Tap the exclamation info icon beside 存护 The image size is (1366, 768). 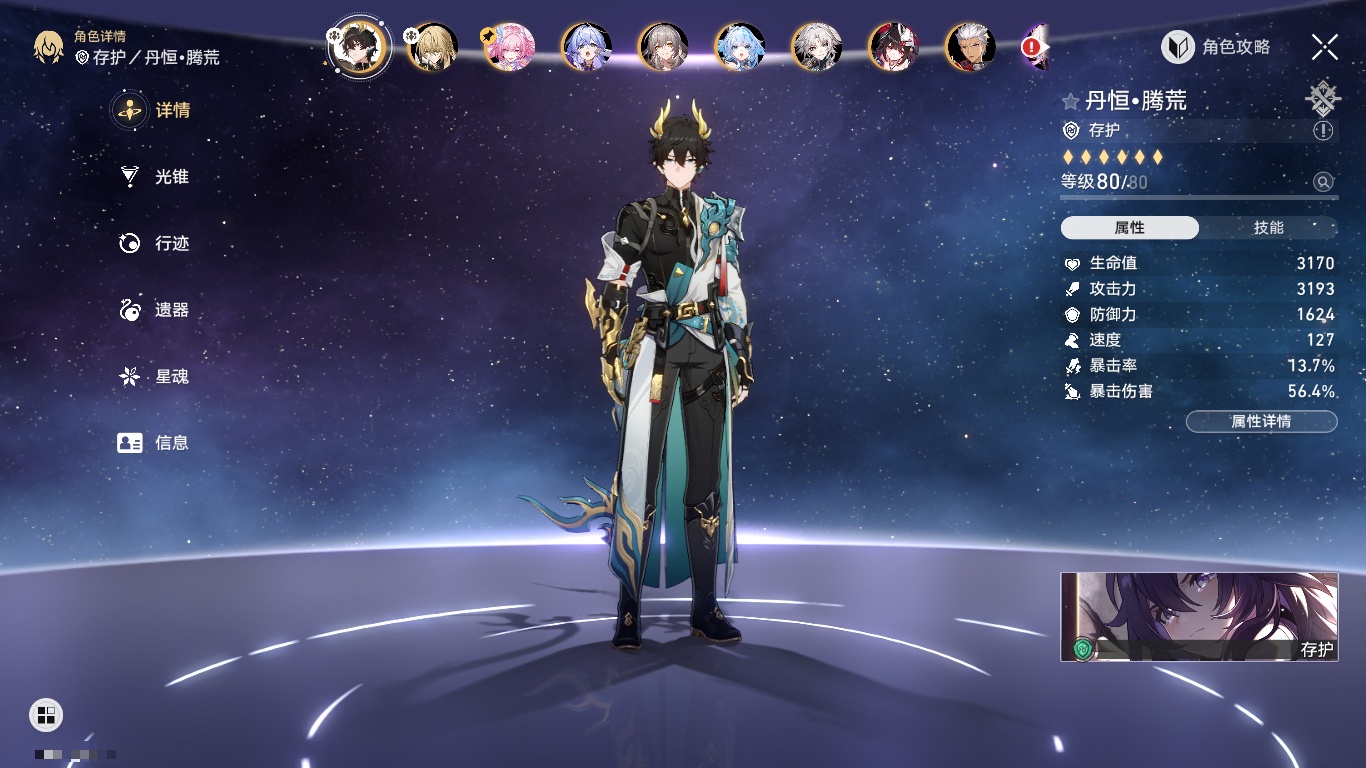click(x=1323, y=131)
